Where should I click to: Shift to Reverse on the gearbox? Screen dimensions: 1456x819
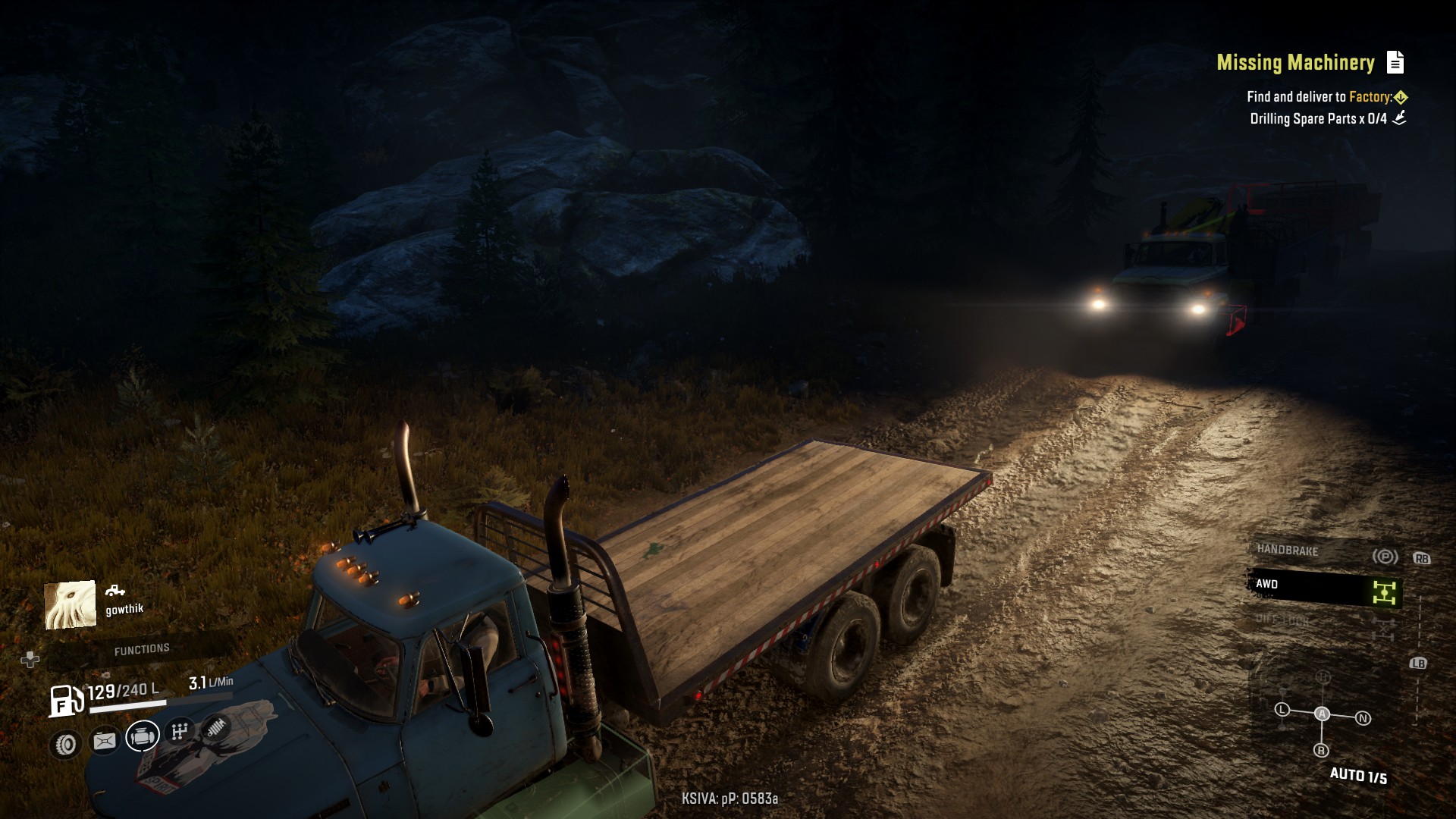coord(1321,751)
